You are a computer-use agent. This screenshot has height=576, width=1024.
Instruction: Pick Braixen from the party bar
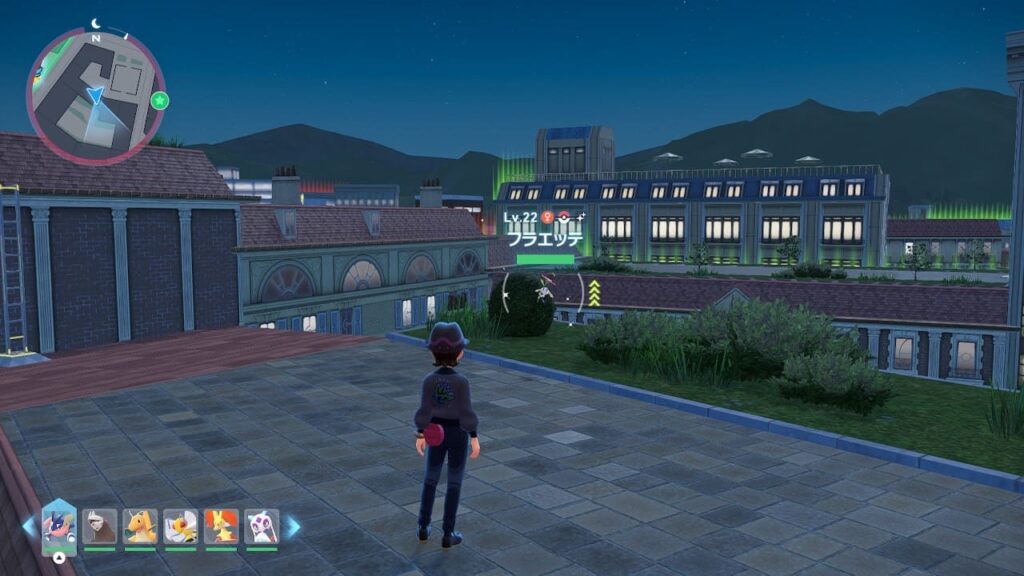(x=221, y=526)
